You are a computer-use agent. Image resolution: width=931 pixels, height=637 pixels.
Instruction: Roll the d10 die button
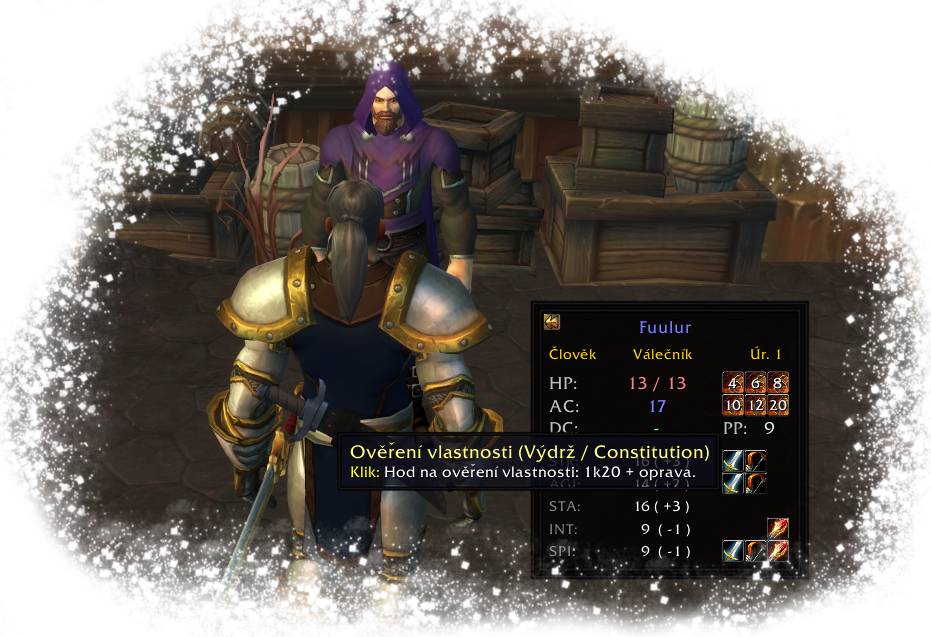tap(733, 405)
